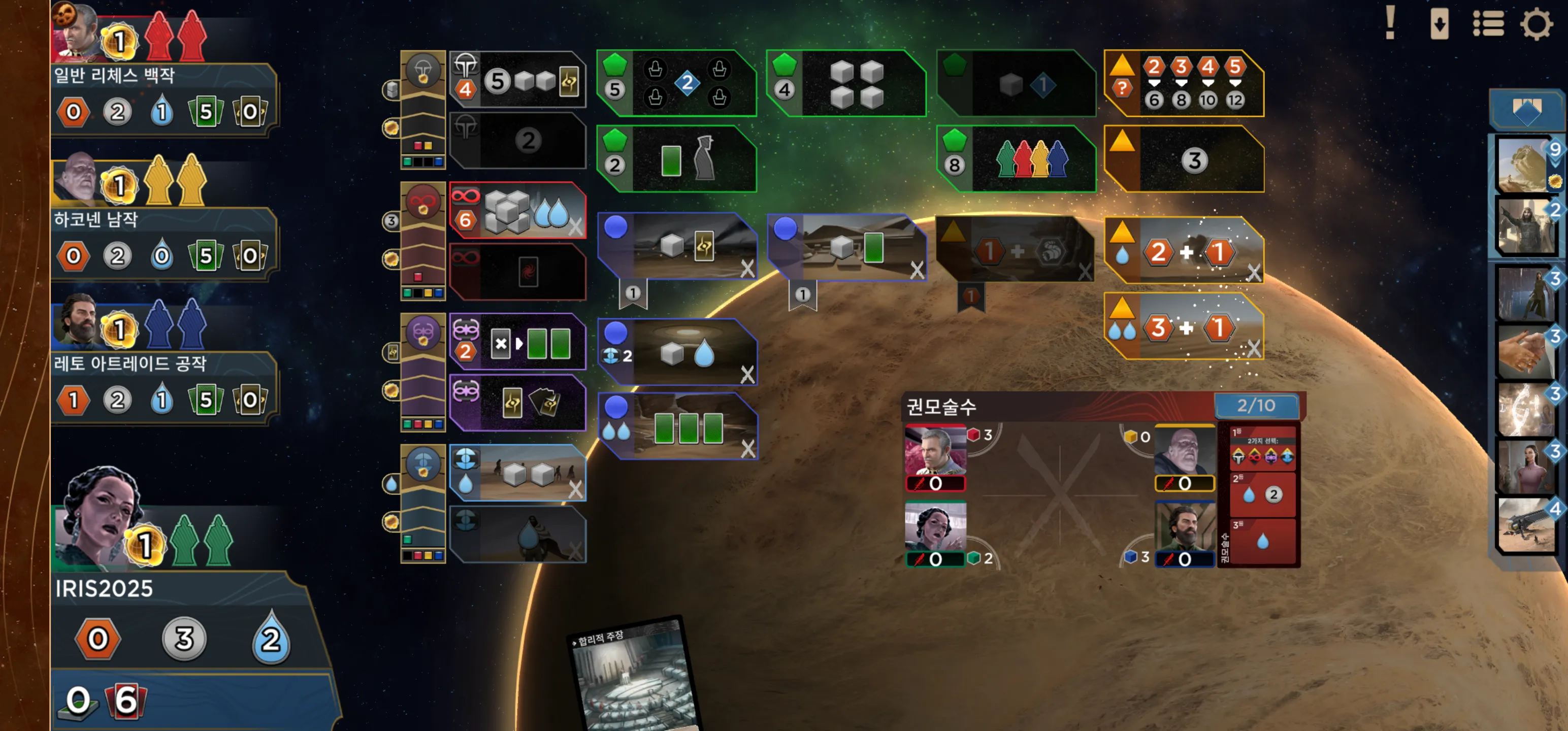Open the list log icon
This screenshot has width=1568, height=731.
coord(1488,24)
